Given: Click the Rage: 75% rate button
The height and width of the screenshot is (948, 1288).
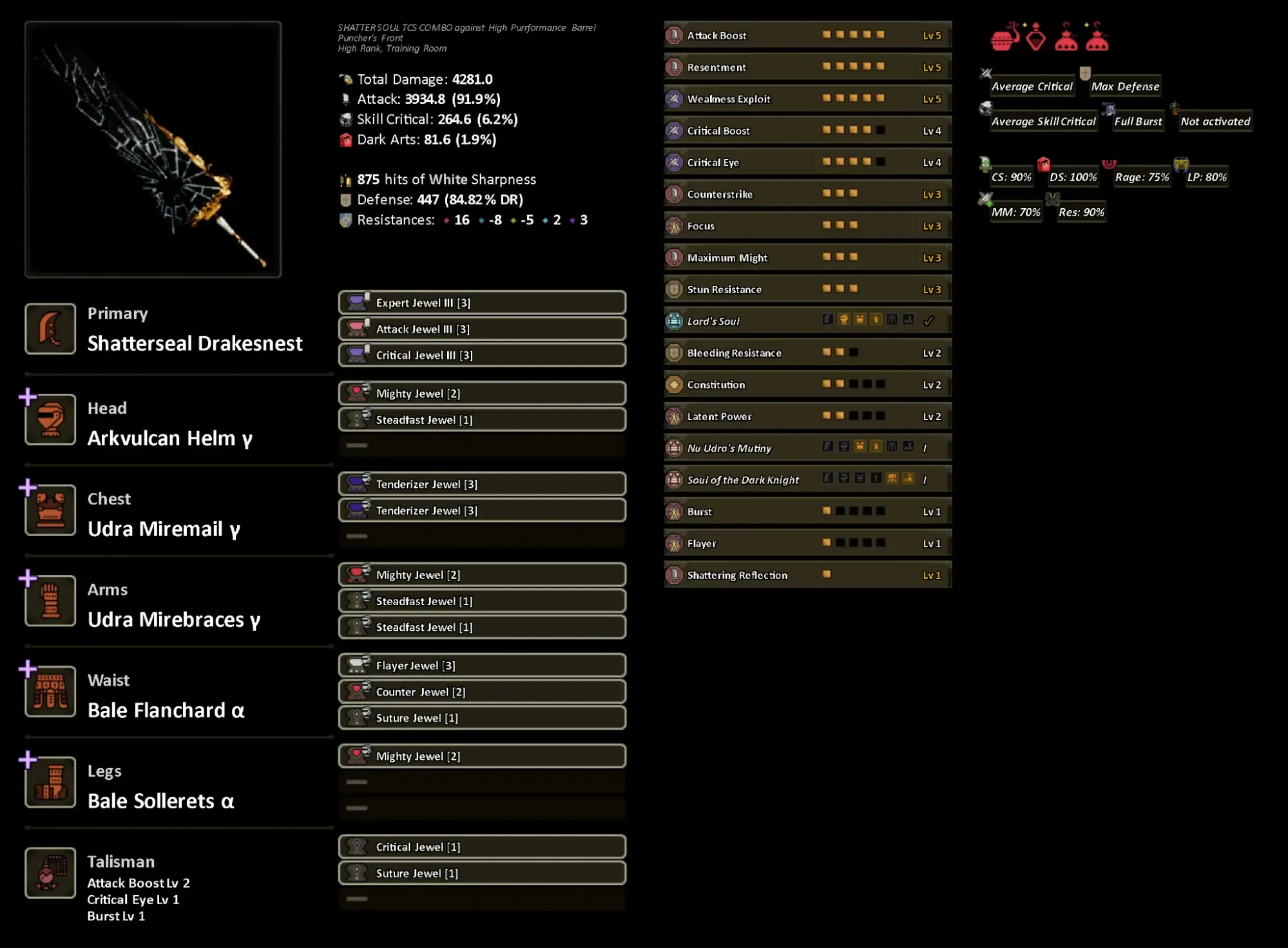Looking at the screenshot, I should 1141,177.
